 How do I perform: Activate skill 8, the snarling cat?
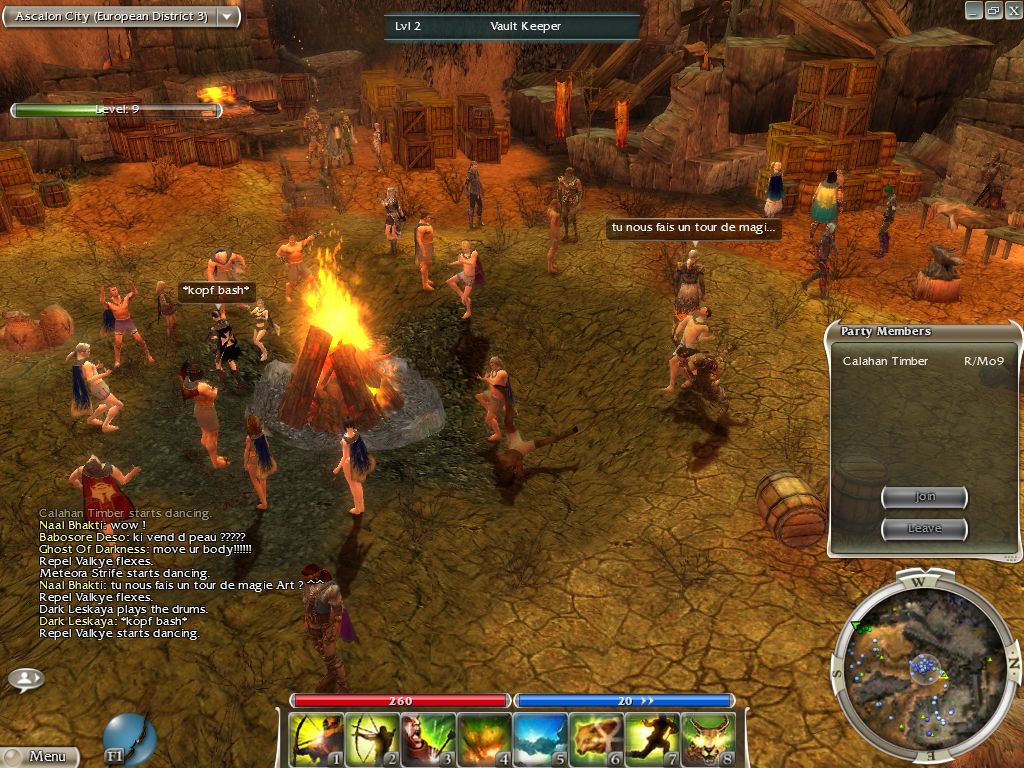pyautogui.click(x=709, y=740)
